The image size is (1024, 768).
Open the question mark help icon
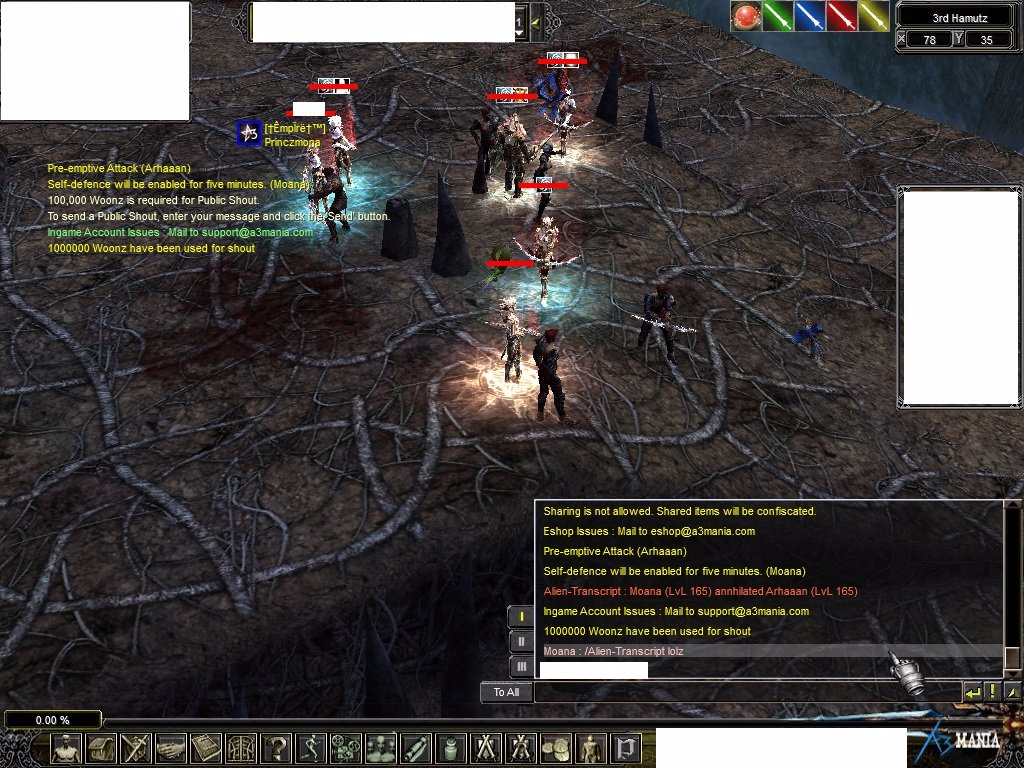coord(275,748)
